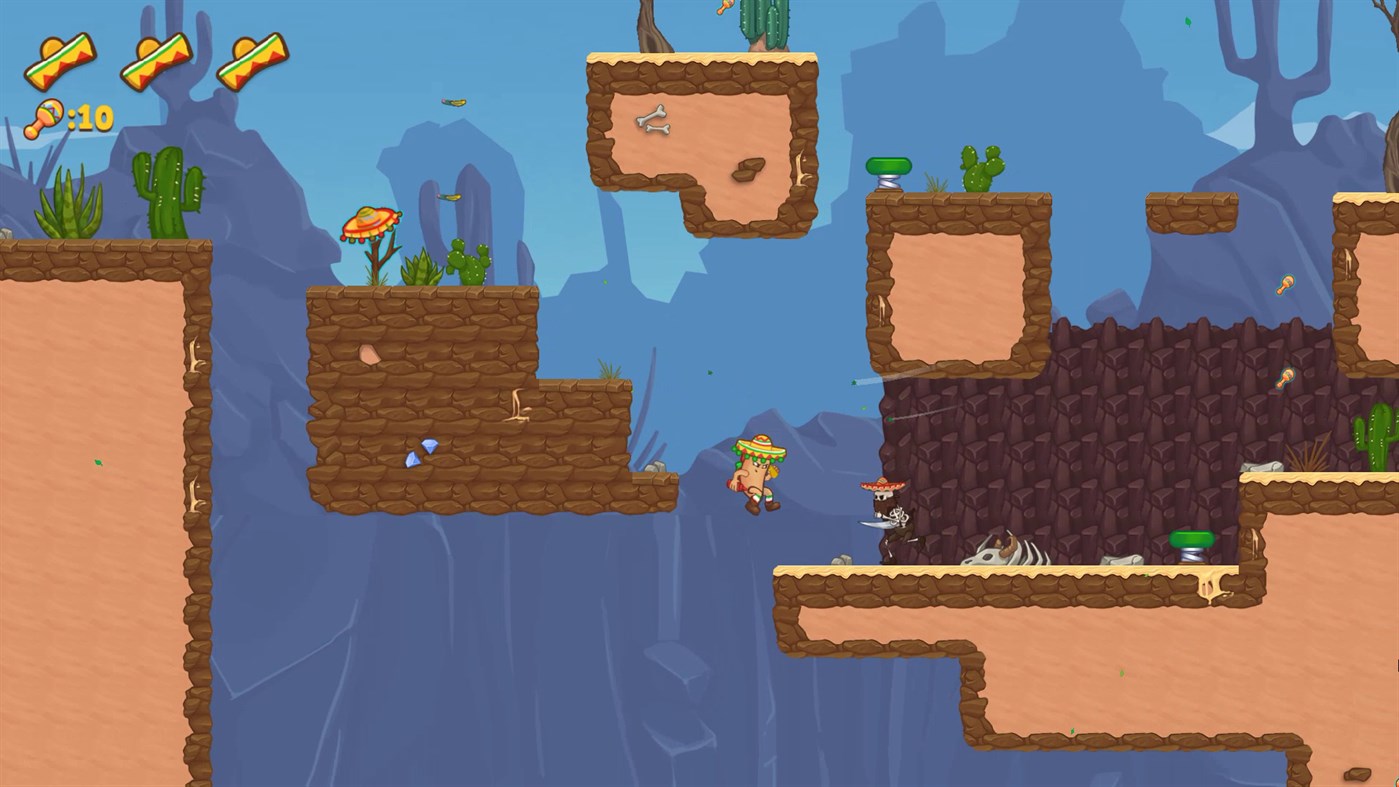This screenshot has width=1399, height=787.
Task: Click the floating maraca pickup near right edge
Action: tap(1285, 284)
